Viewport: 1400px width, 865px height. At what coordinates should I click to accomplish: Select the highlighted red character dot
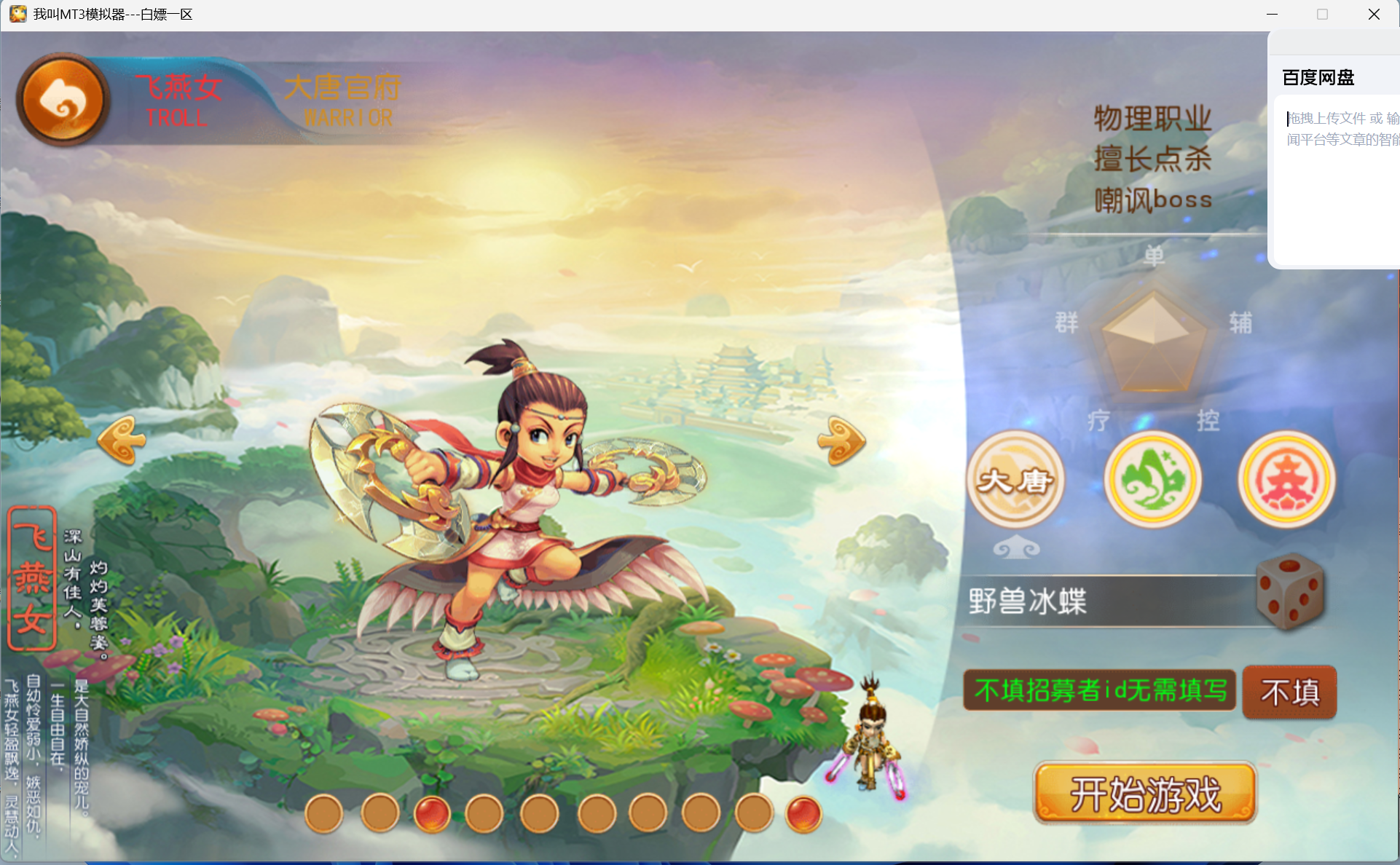[x=433, y=813]
